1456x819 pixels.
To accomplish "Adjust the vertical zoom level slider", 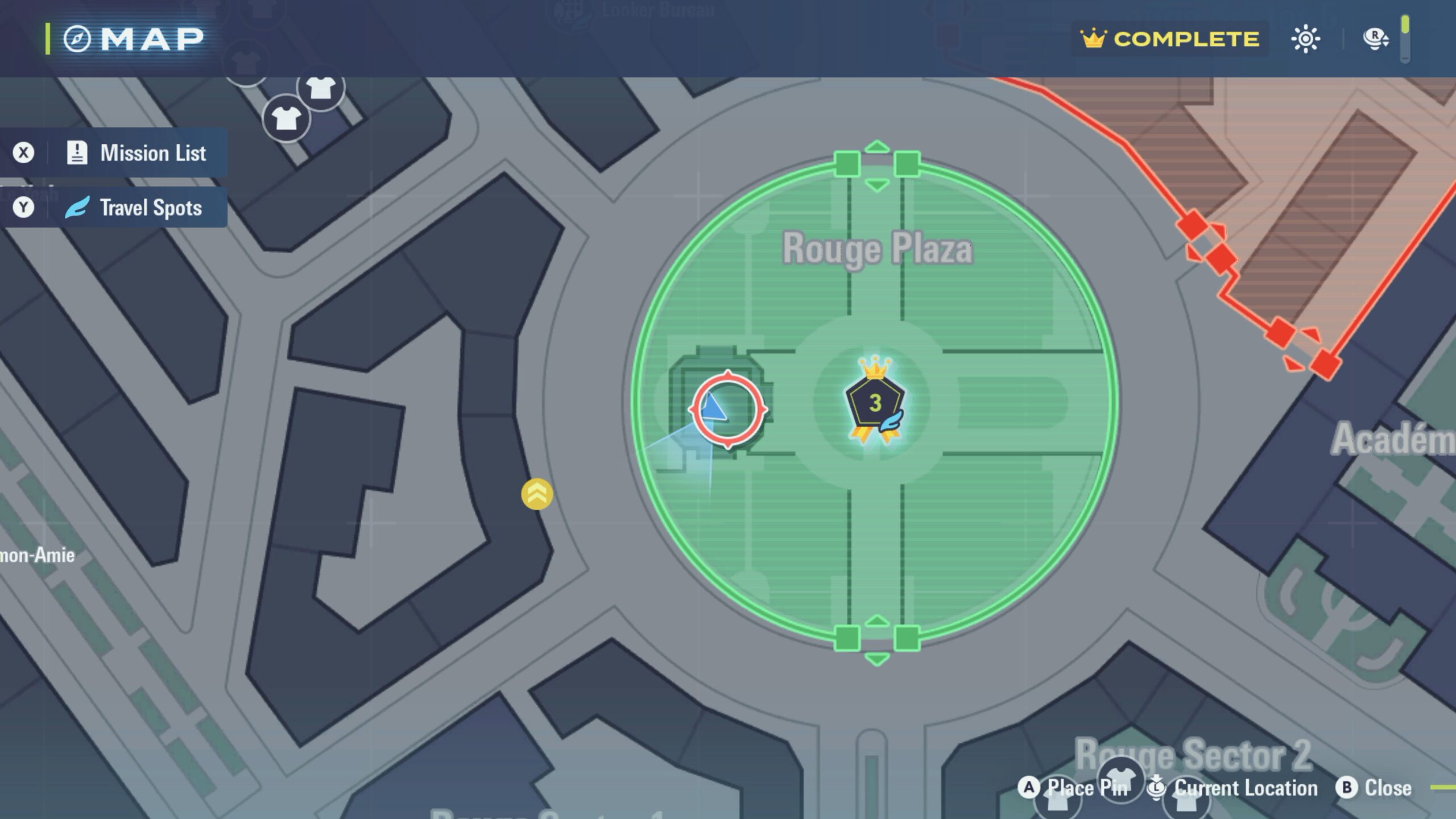I will pos(1405,39).
